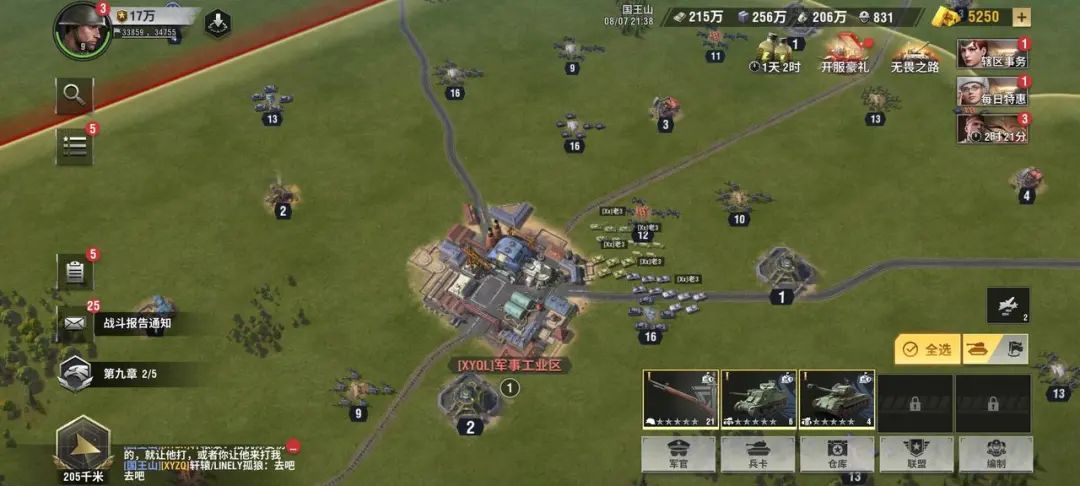Select all troops with 全选

(x=926, y=349)
